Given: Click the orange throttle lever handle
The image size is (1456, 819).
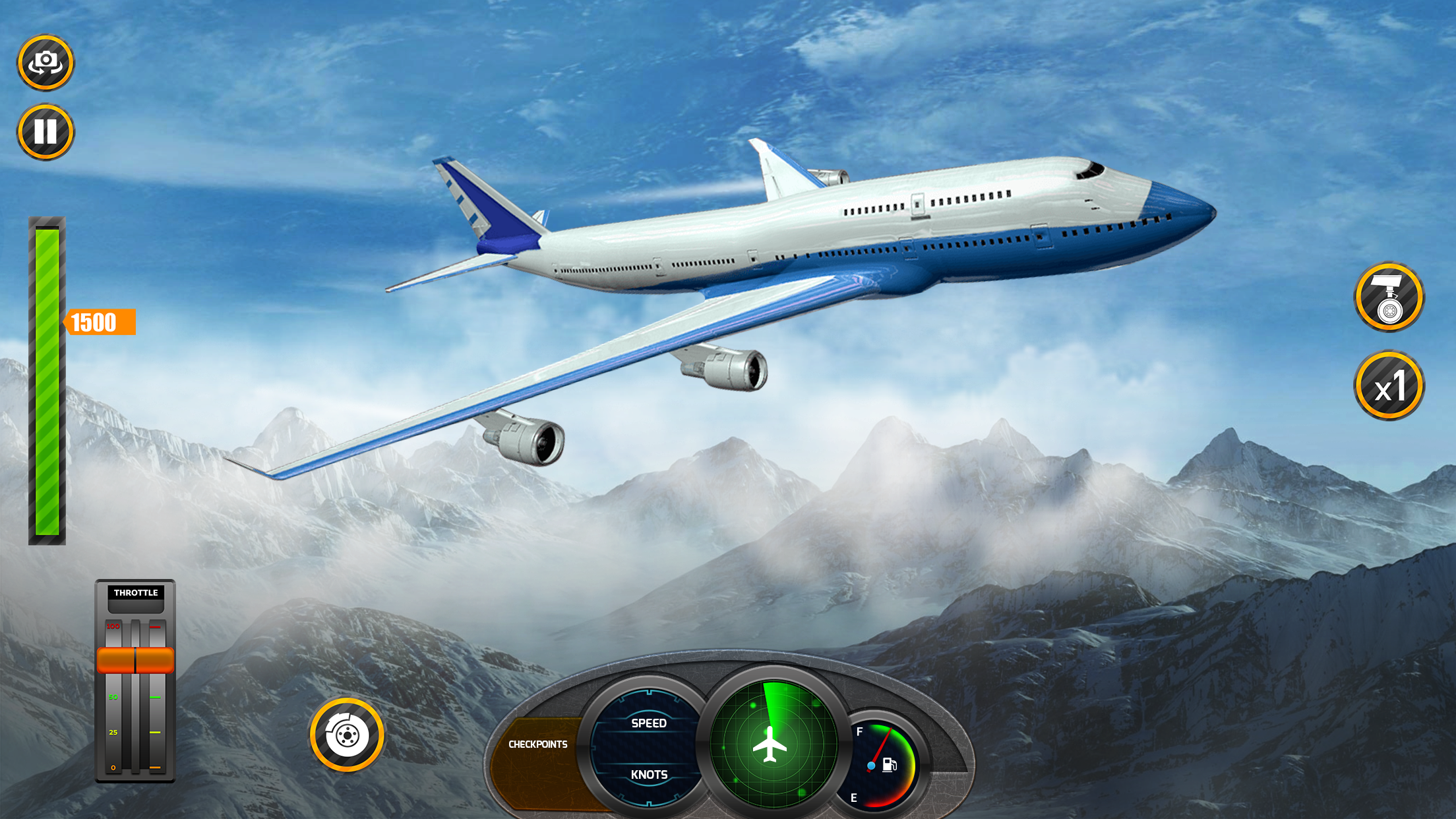Looking at the screenshot, I should point(135,660).
